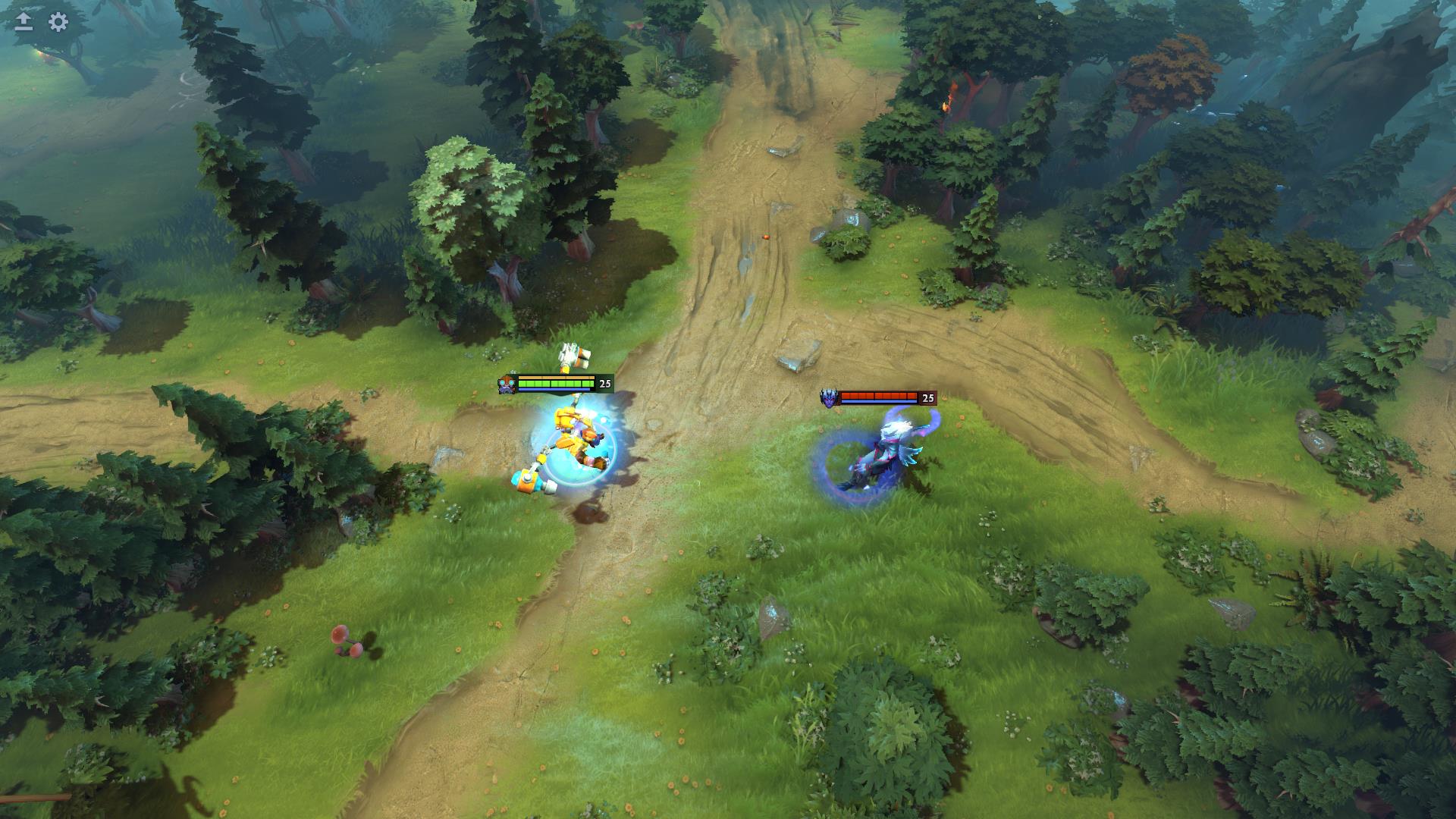1456x819 pixels.
Task: Click the upload arrow icon
Action: tap(24, 22)
